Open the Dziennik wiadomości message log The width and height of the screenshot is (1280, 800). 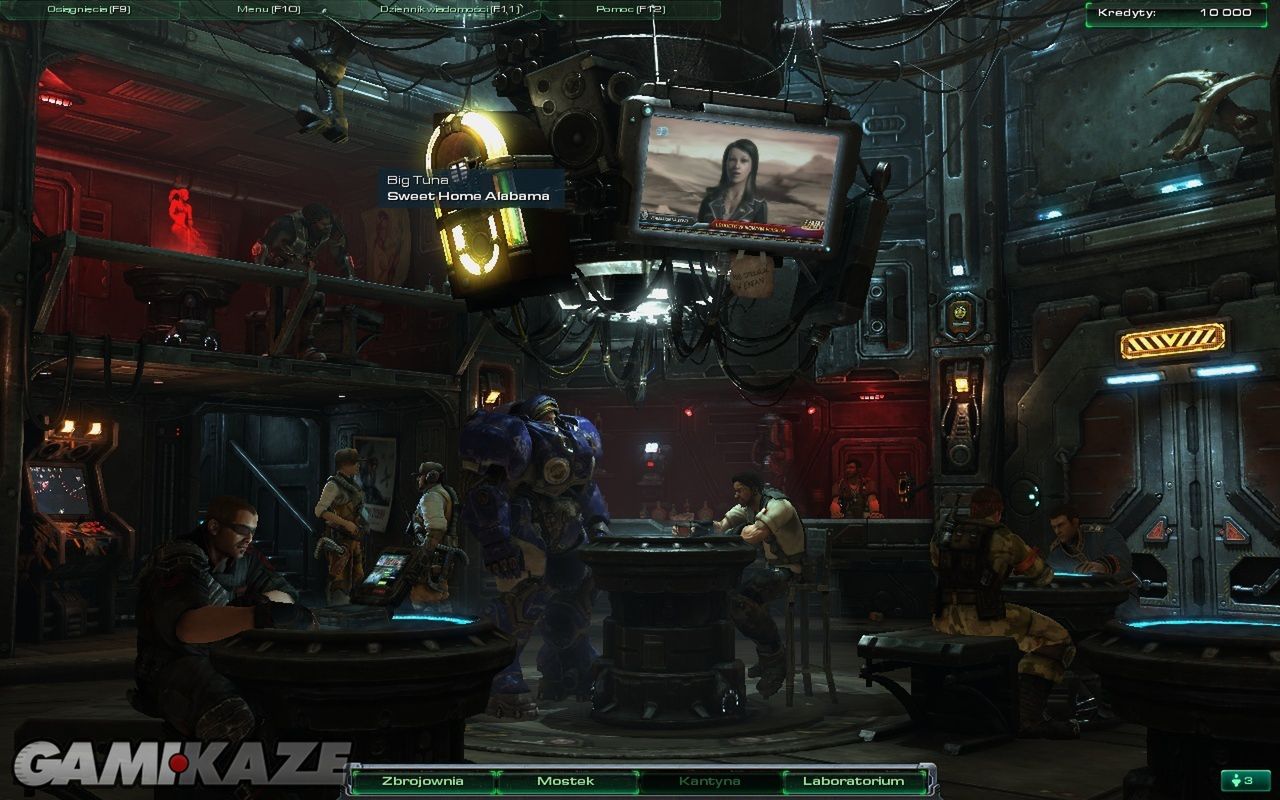click(x=449, y=10)
